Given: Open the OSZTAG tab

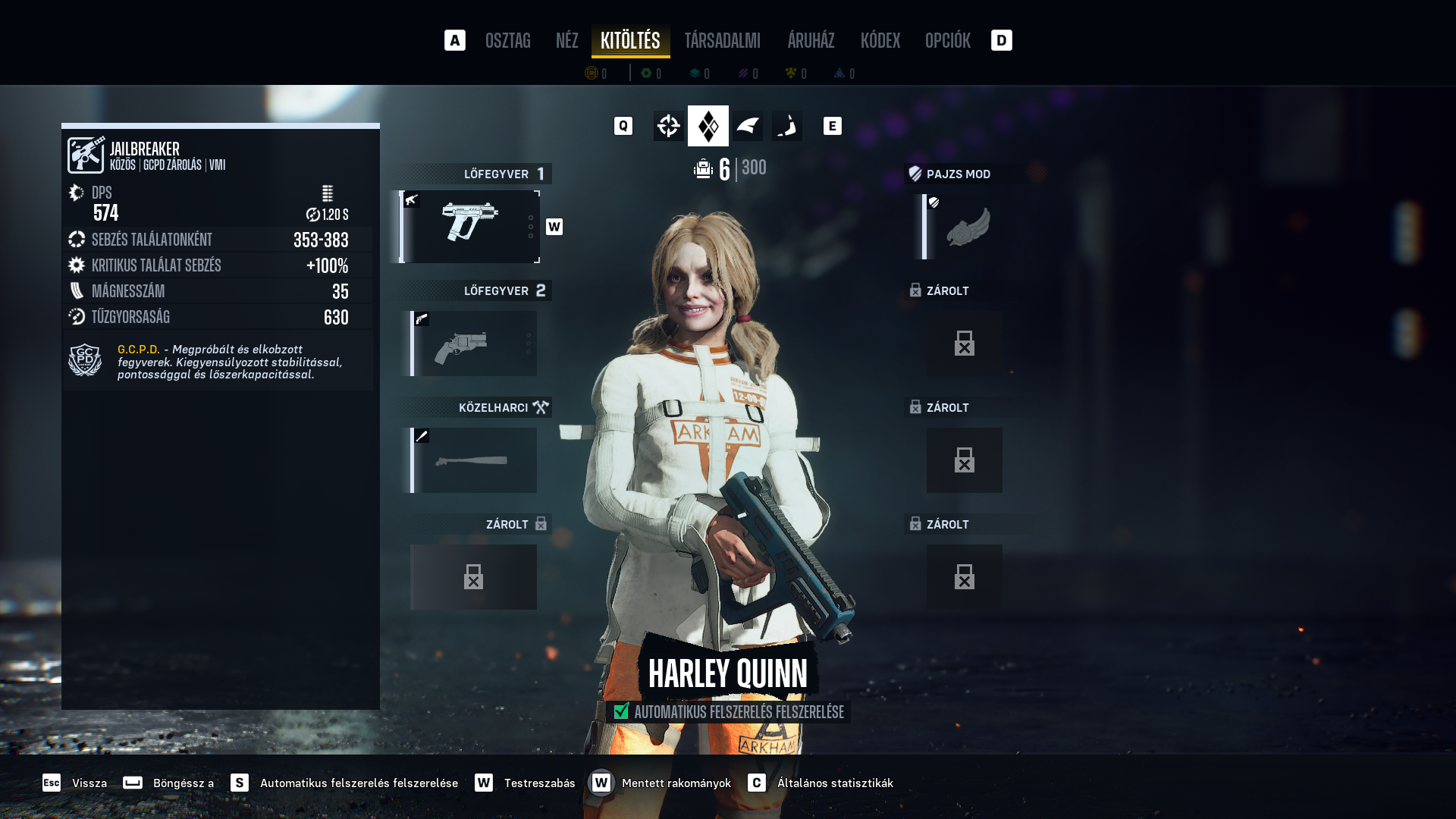Looking at the screenshot, I should tap(507, 41).
